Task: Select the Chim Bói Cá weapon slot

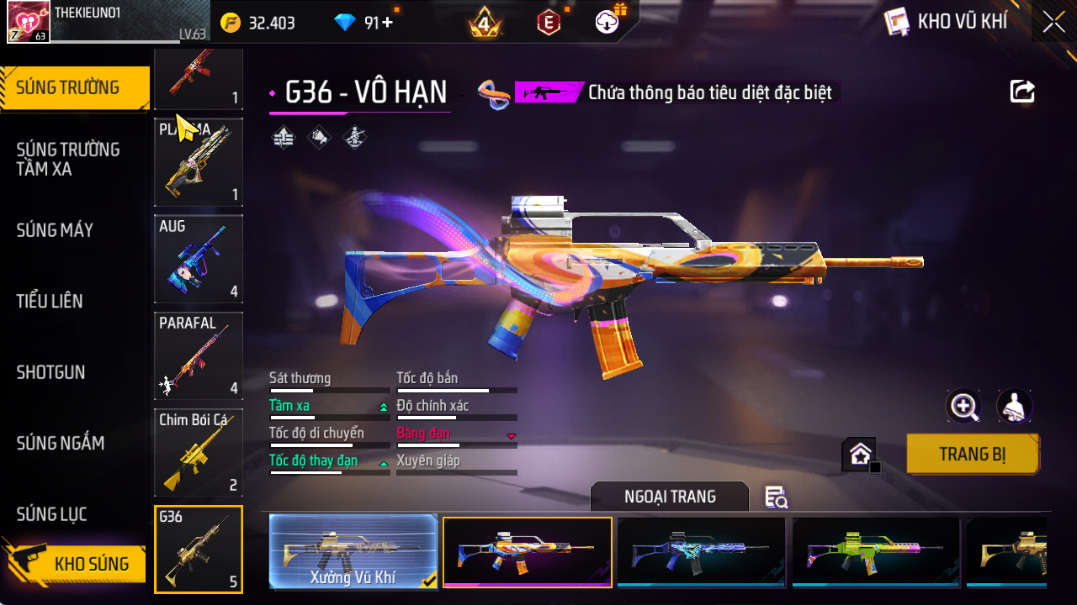Action: tap(198, 452)
